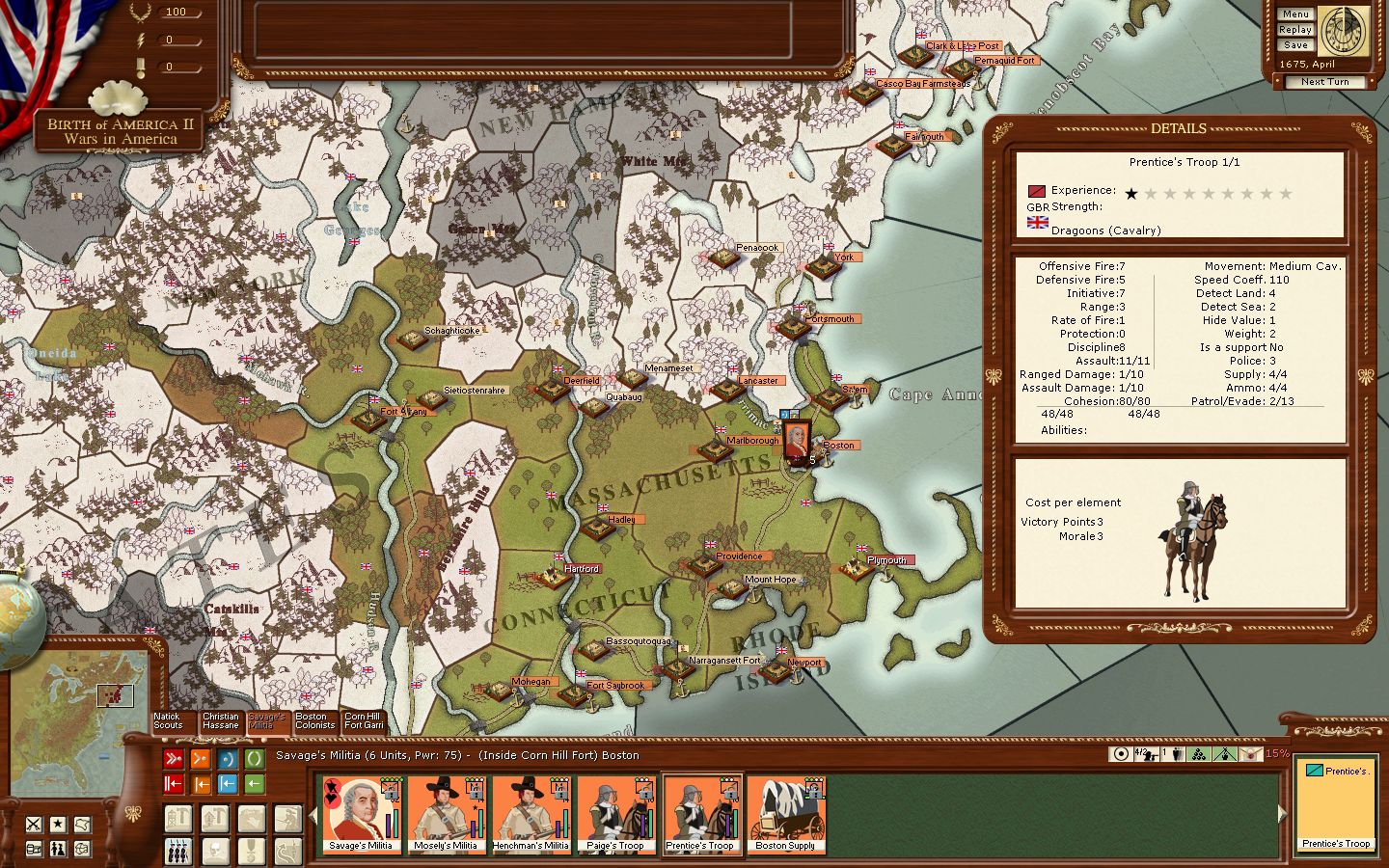
Task: Select the blue defensive posture icon
Action: point(228,759)
